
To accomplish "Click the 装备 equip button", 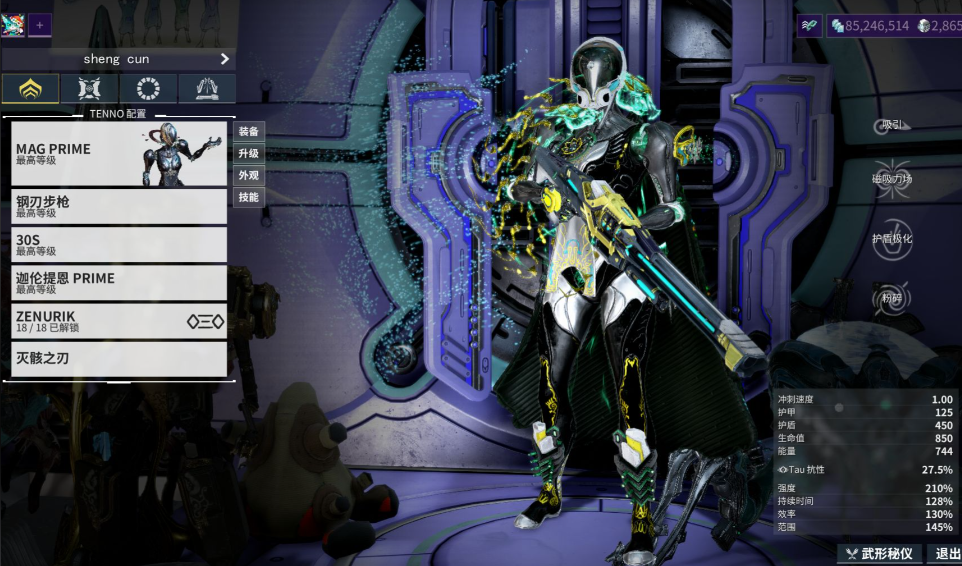I will 249,131.
